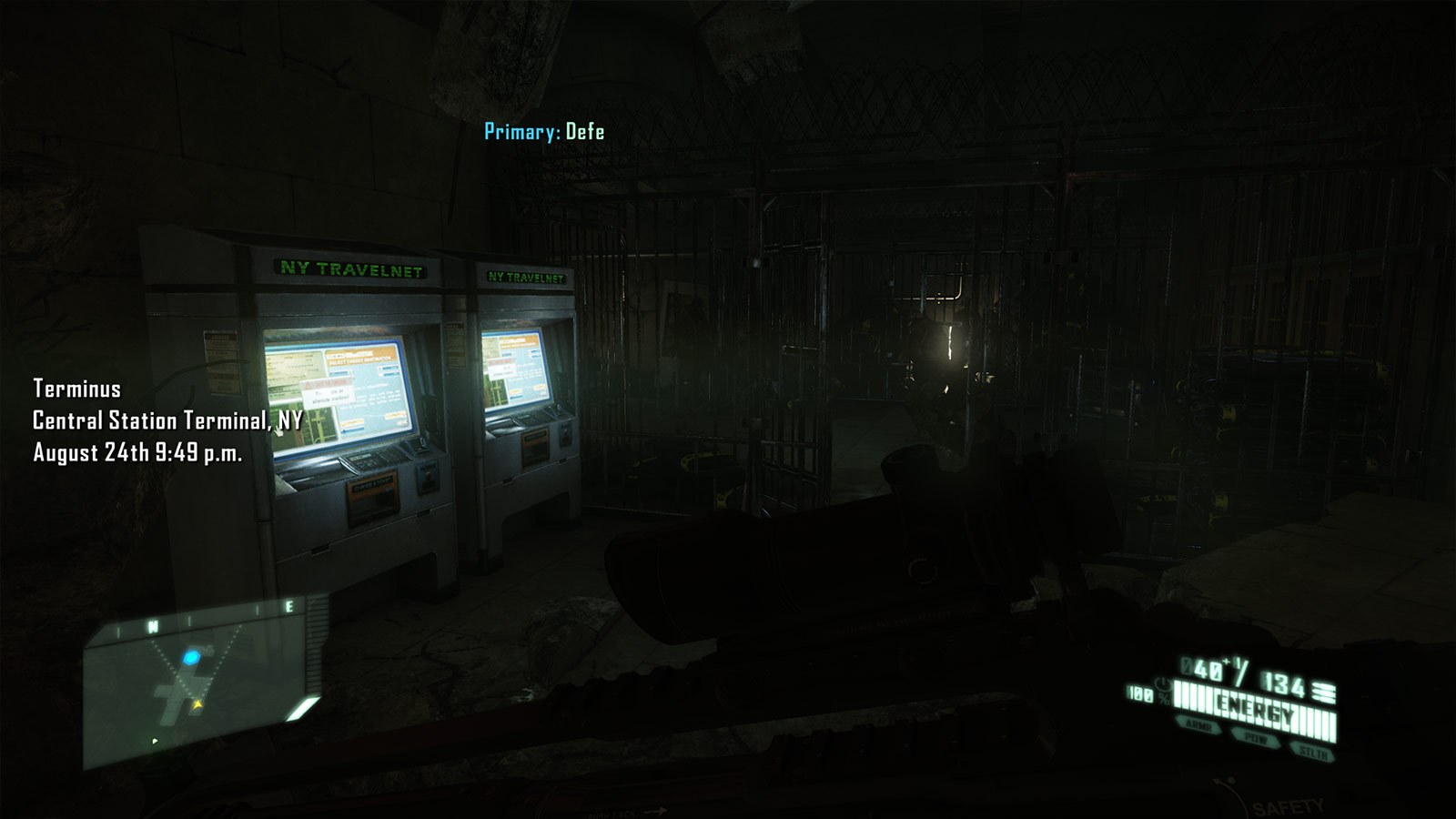Select the POW suit mode icon
The image size is (1456, 819).
(x=1256, y=739)
